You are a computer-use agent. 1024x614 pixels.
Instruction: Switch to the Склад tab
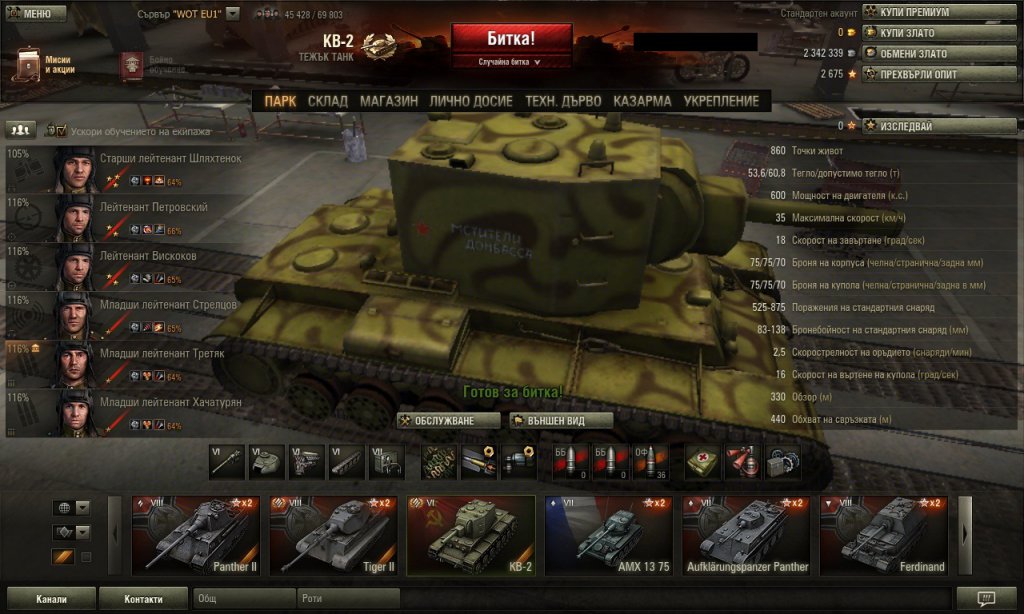pos(327,101)
